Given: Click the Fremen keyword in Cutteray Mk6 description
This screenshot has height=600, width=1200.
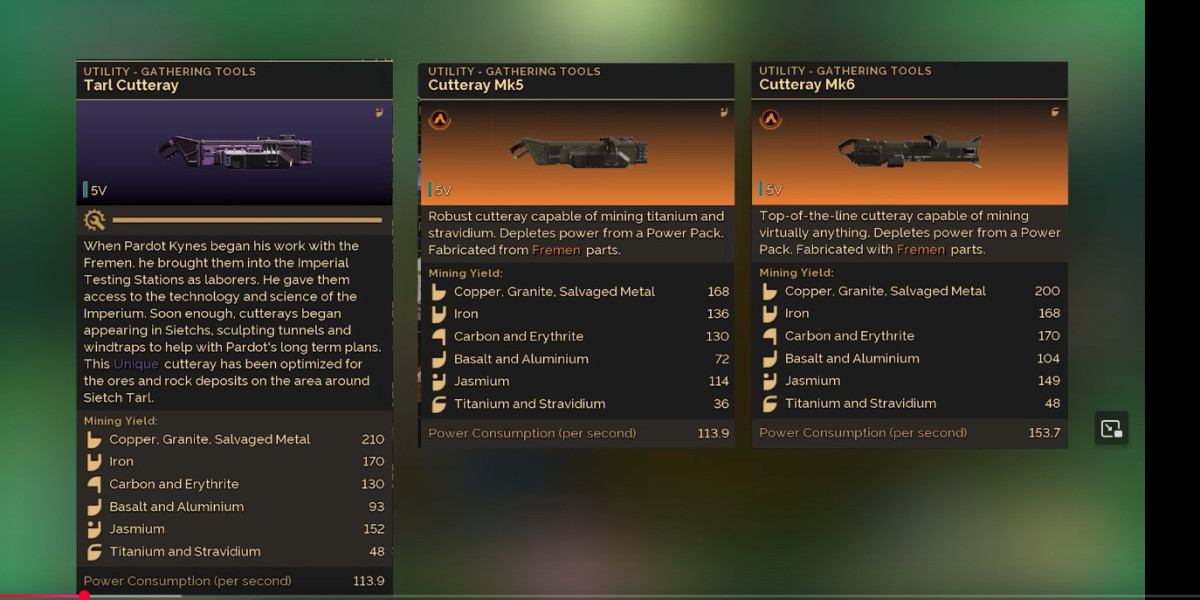Looking at the screenshot, I should pos(920,250).
